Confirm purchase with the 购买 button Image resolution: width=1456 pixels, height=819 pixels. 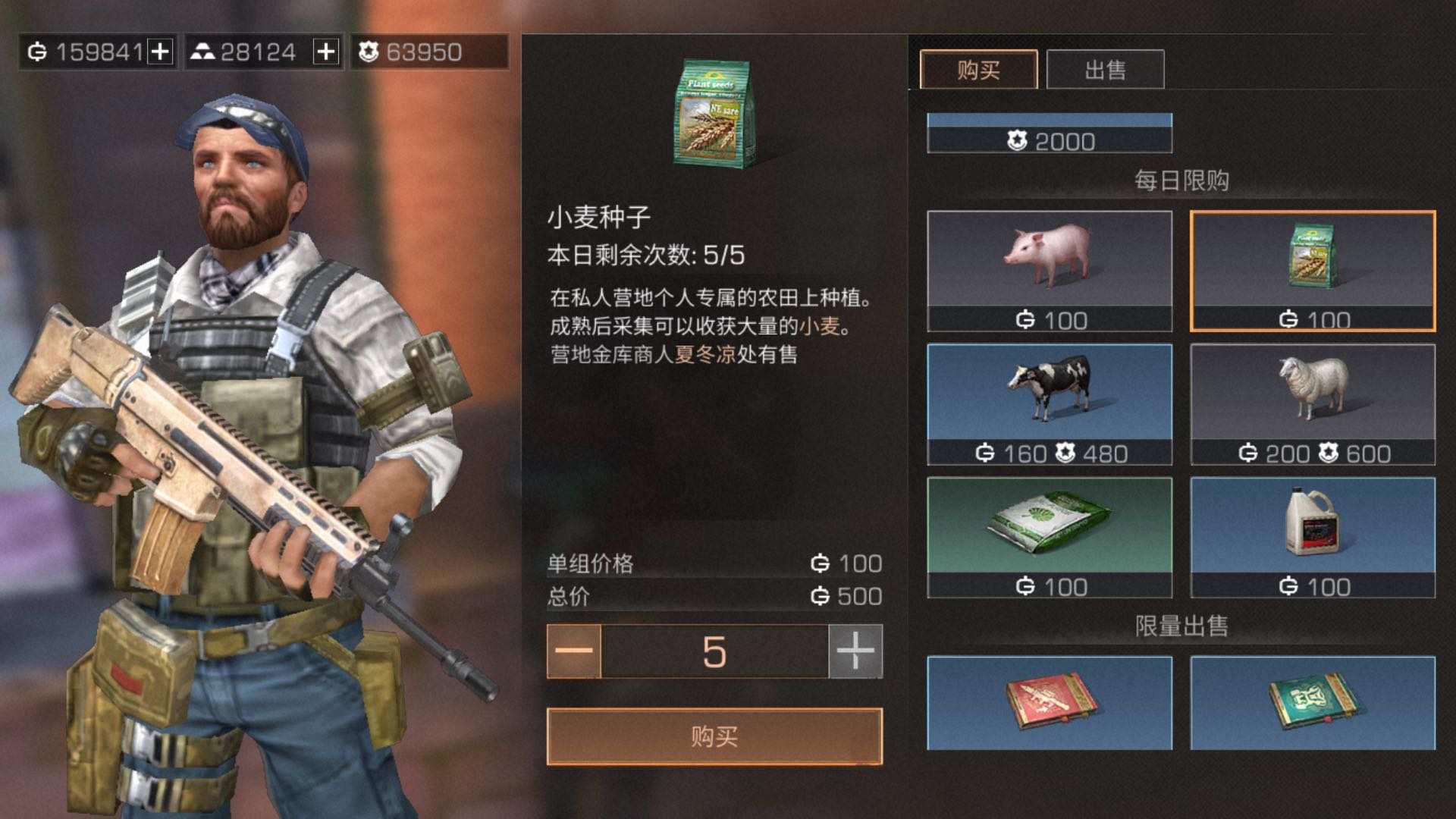(714, 736)
